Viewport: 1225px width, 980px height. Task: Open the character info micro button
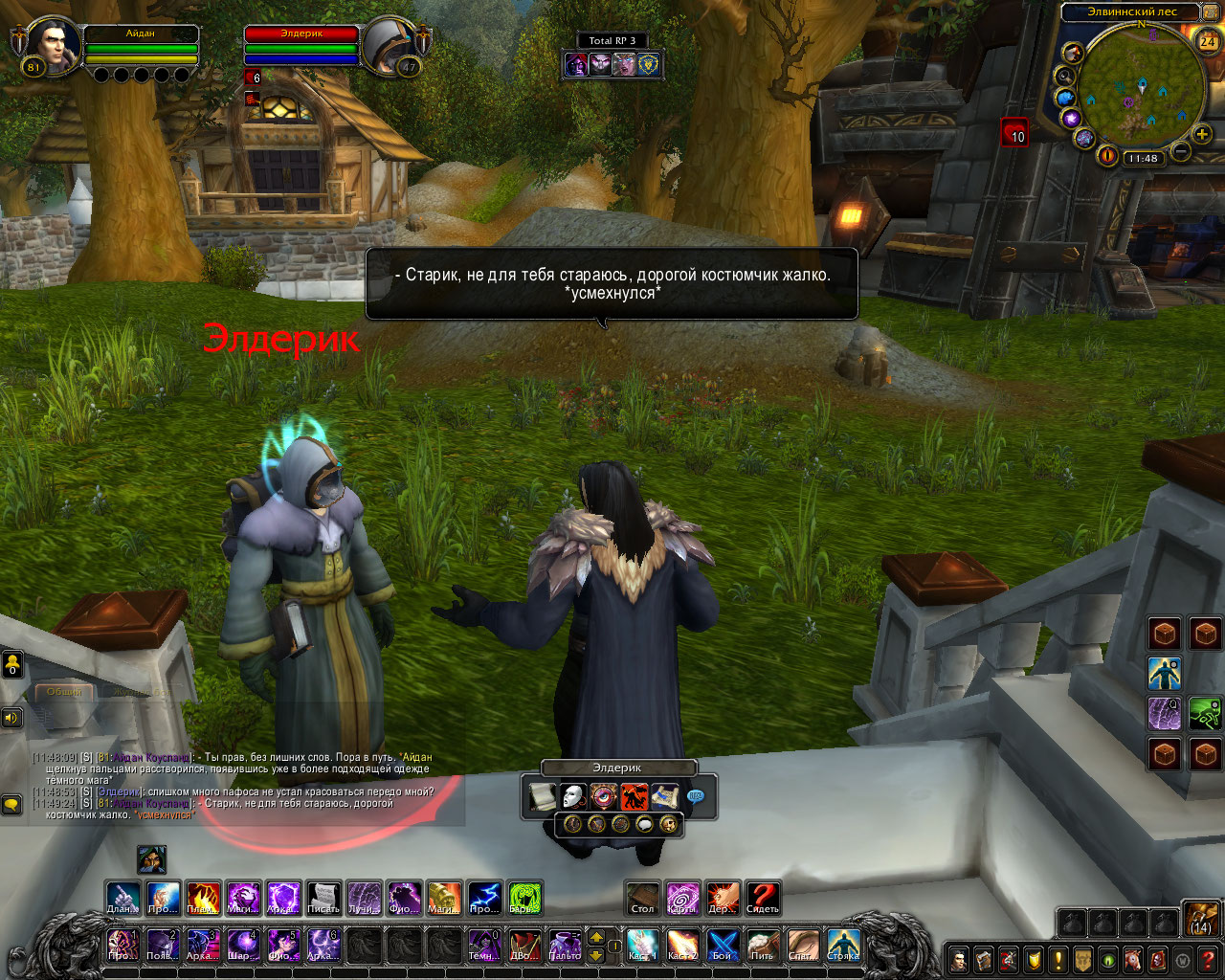pyautogui.click(x=959, y=959)
